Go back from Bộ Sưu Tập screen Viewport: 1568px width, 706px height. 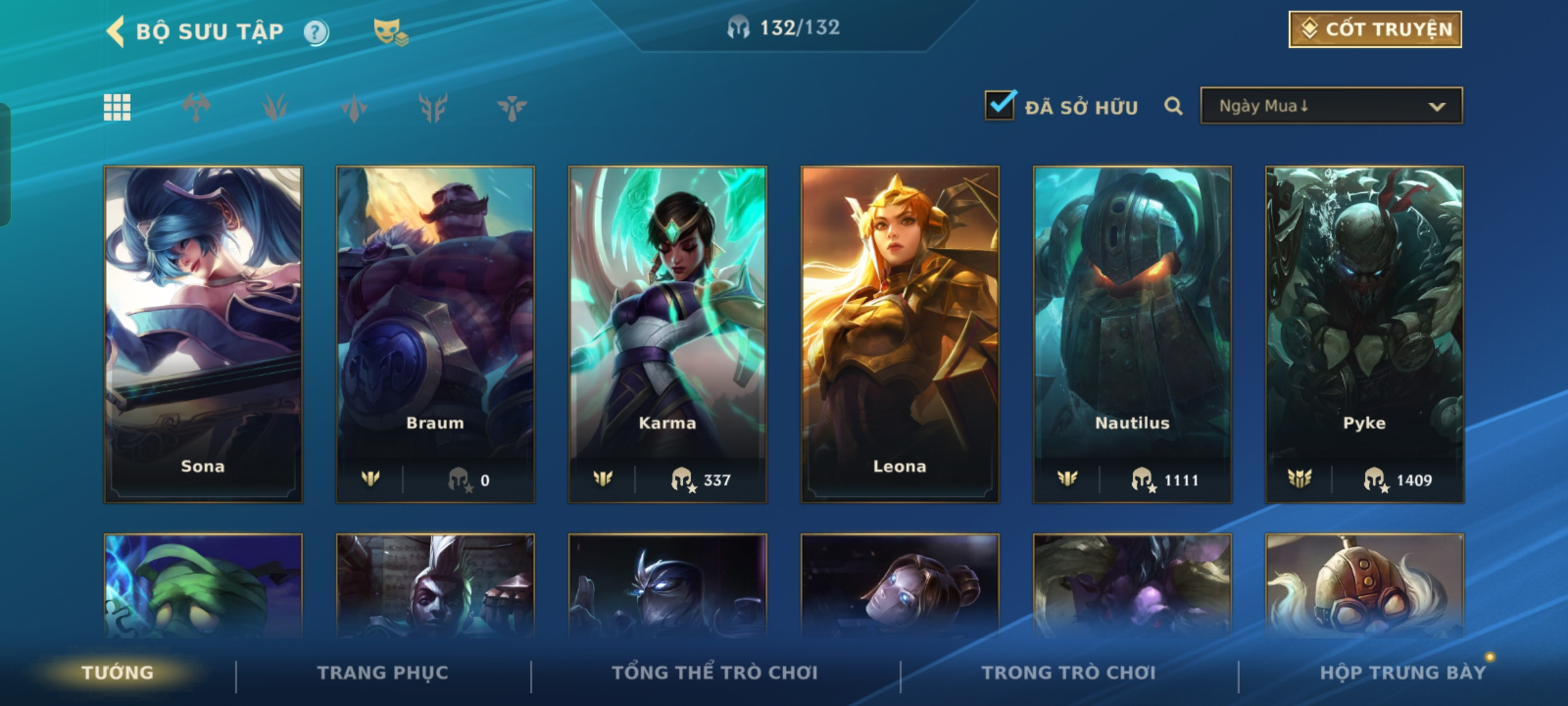pyautogui.click(x=116, y=31)
